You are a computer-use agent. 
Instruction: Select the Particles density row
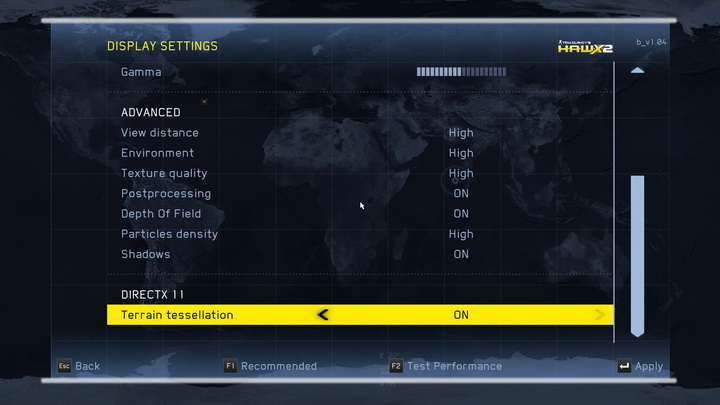tap(169, 234)
